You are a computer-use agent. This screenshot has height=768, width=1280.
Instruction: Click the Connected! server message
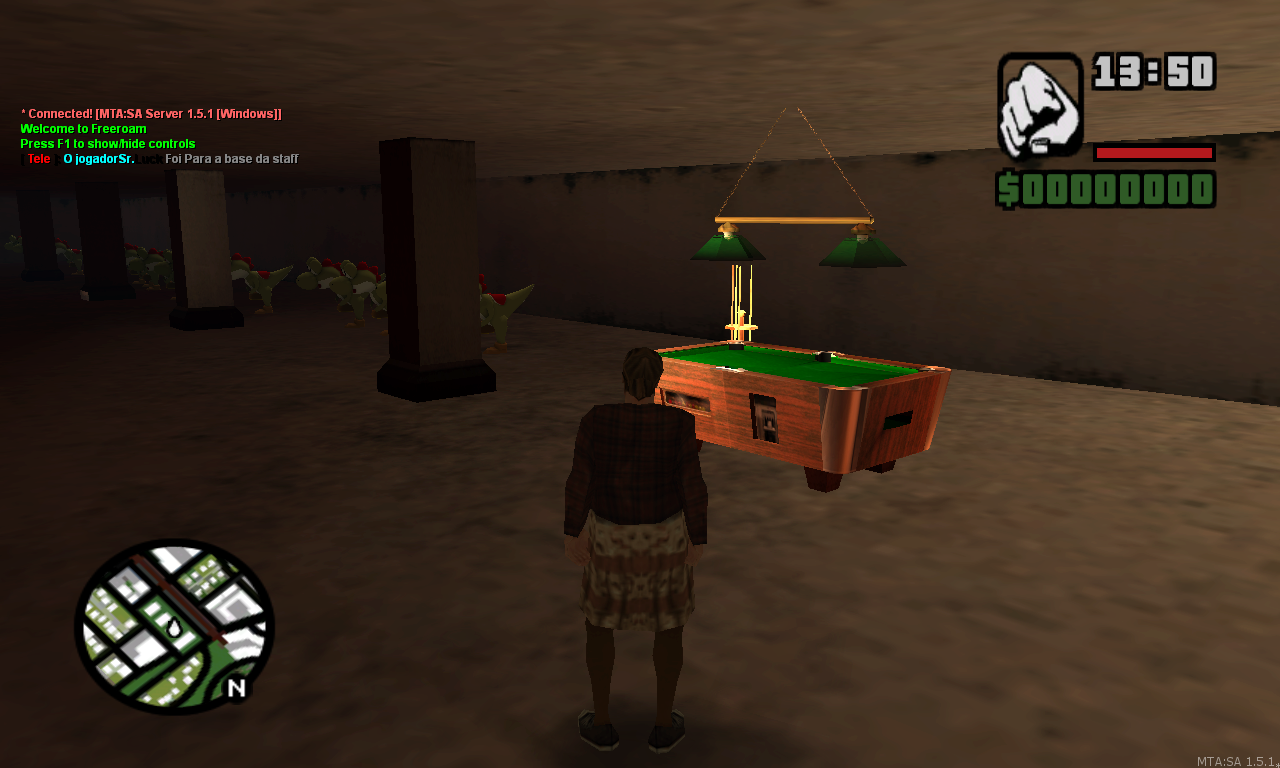[150, 113]
